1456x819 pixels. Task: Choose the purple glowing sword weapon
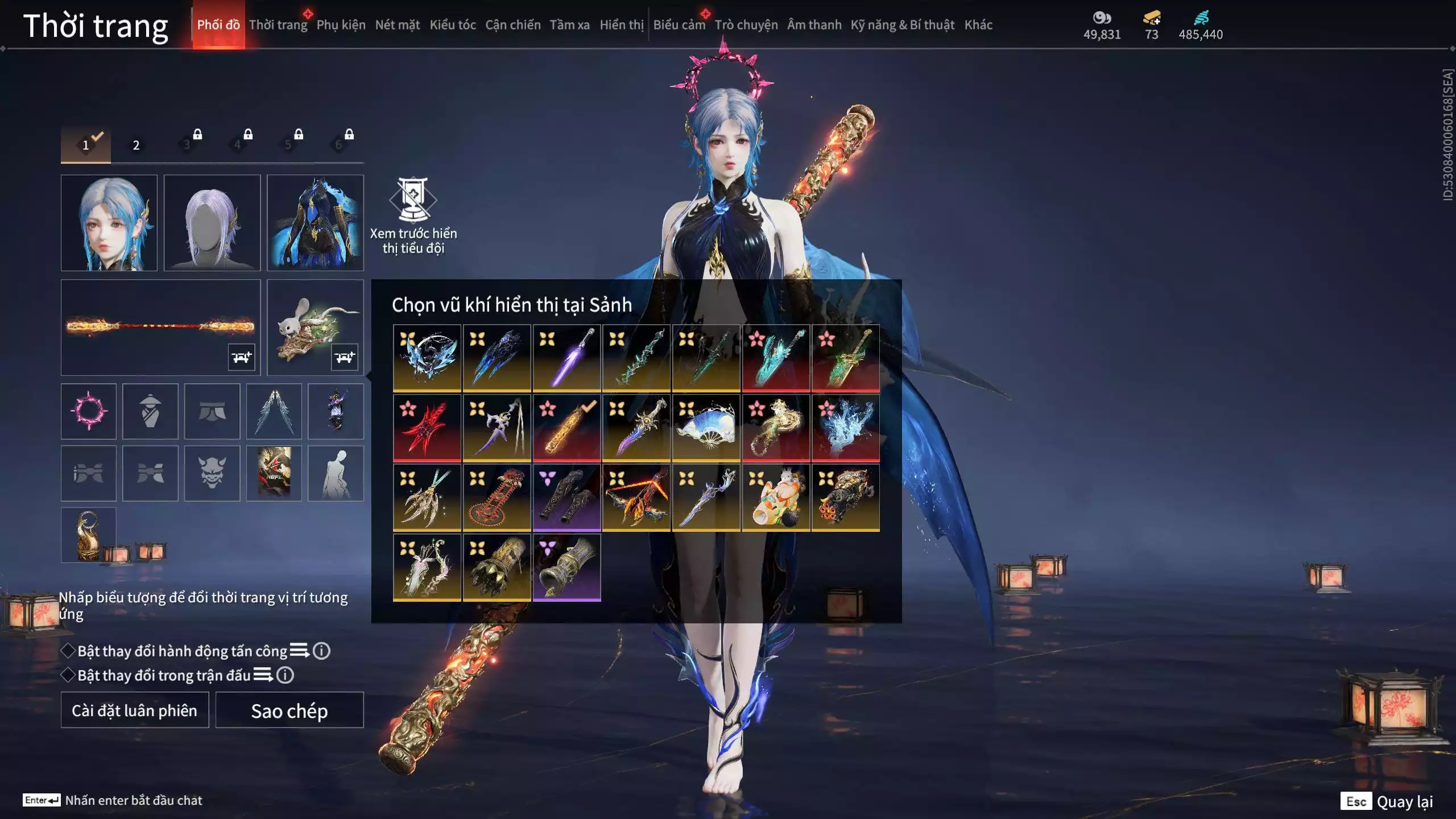(x=566, y=358)
